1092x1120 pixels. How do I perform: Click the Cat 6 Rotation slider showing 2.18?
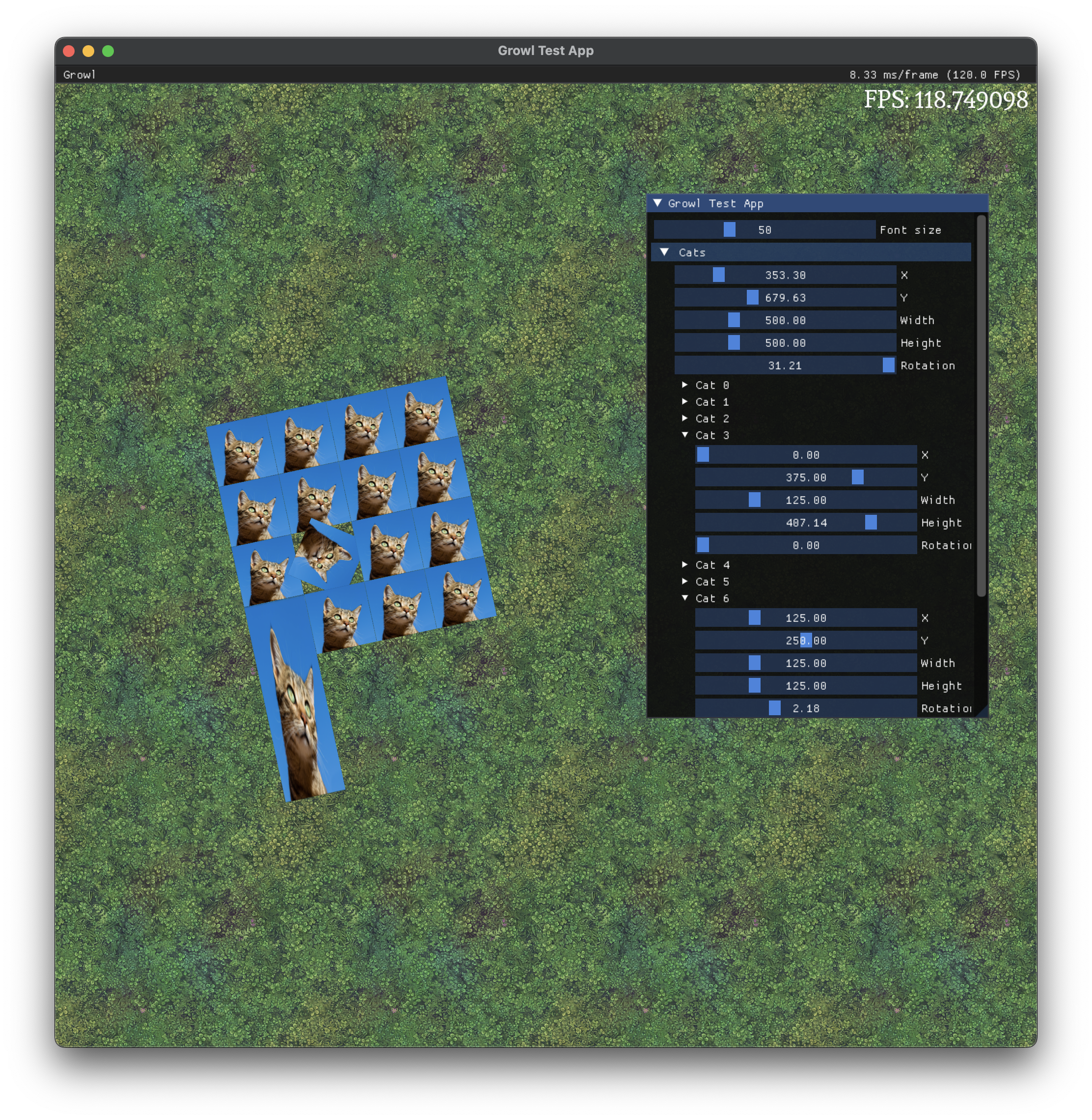[x=805, y=708]
